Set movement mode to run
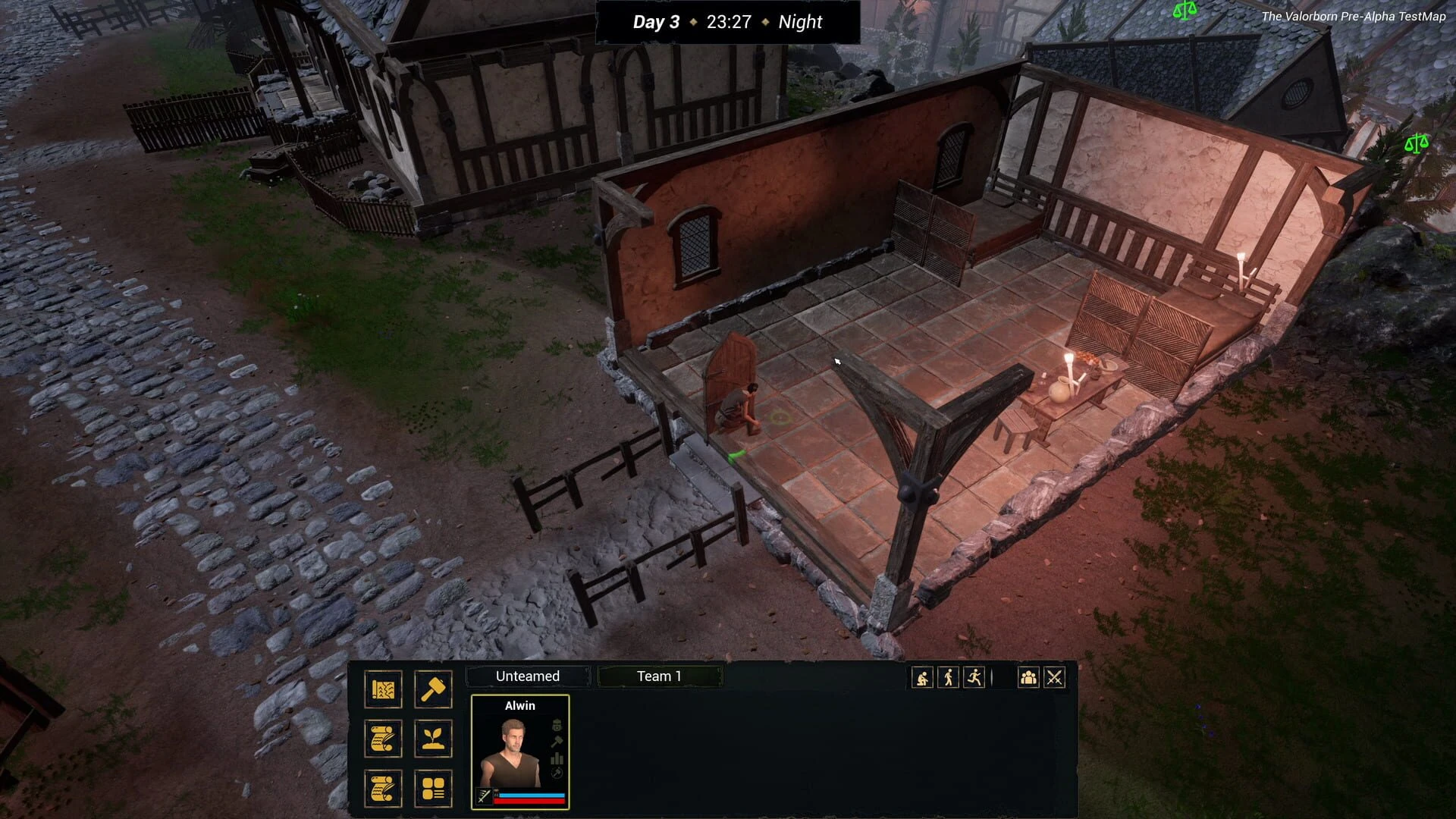This screenshot has width=1456, height=819. [974, 678]
